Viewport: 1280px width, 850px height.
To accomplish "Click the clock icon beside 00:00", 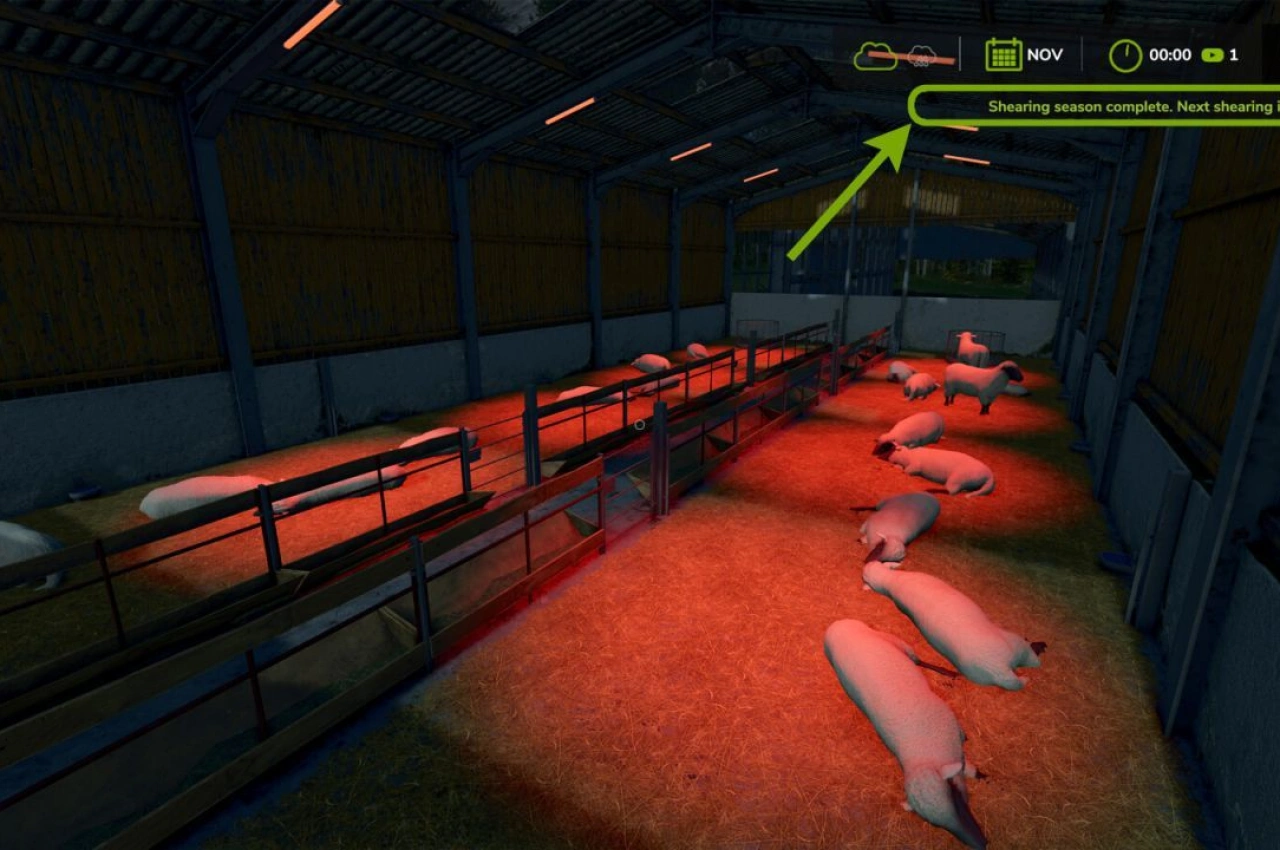I will click(x=1124, y=55).
